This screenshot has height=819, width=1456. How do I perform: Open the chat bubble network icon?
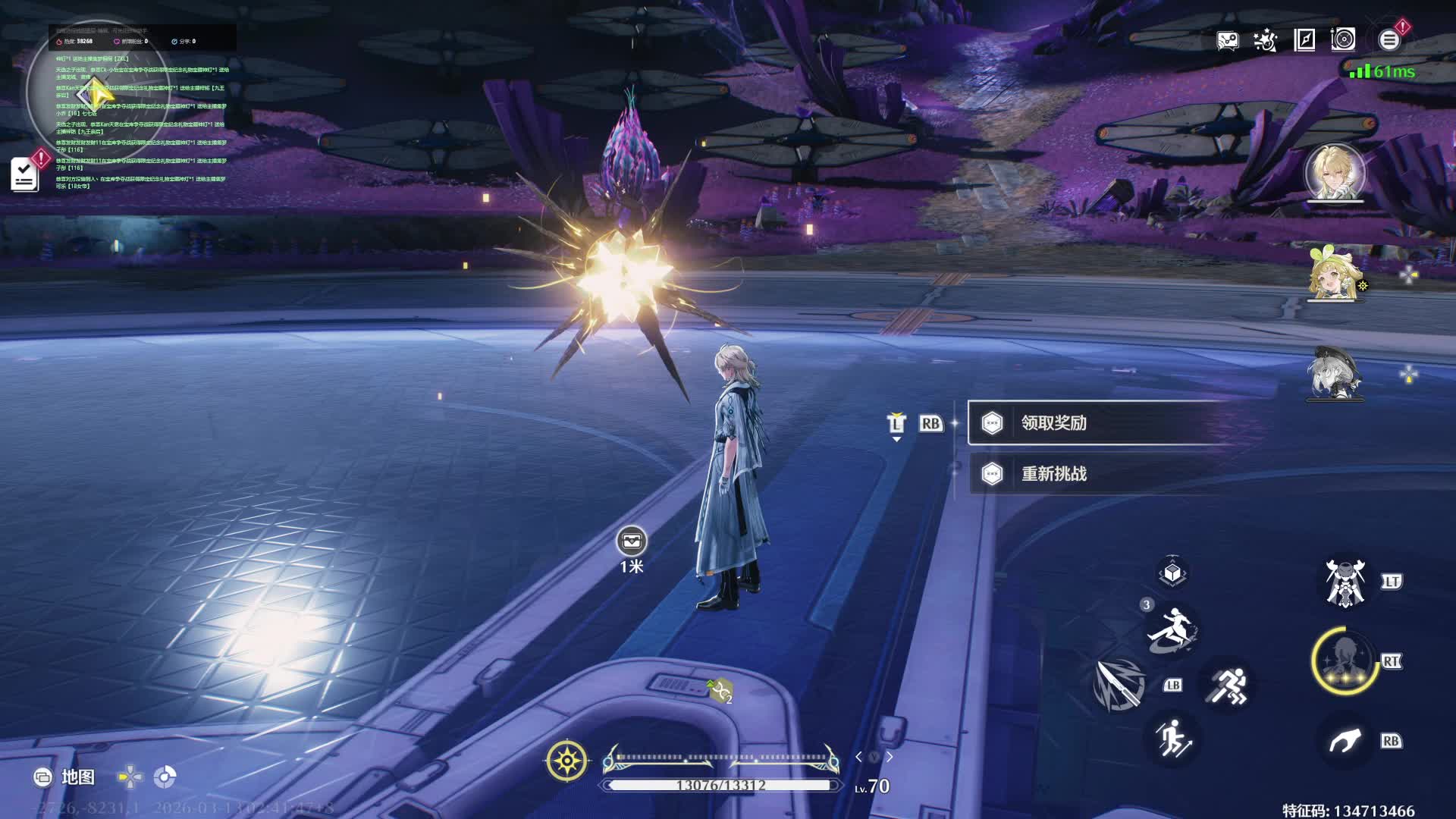(1227, 40)
